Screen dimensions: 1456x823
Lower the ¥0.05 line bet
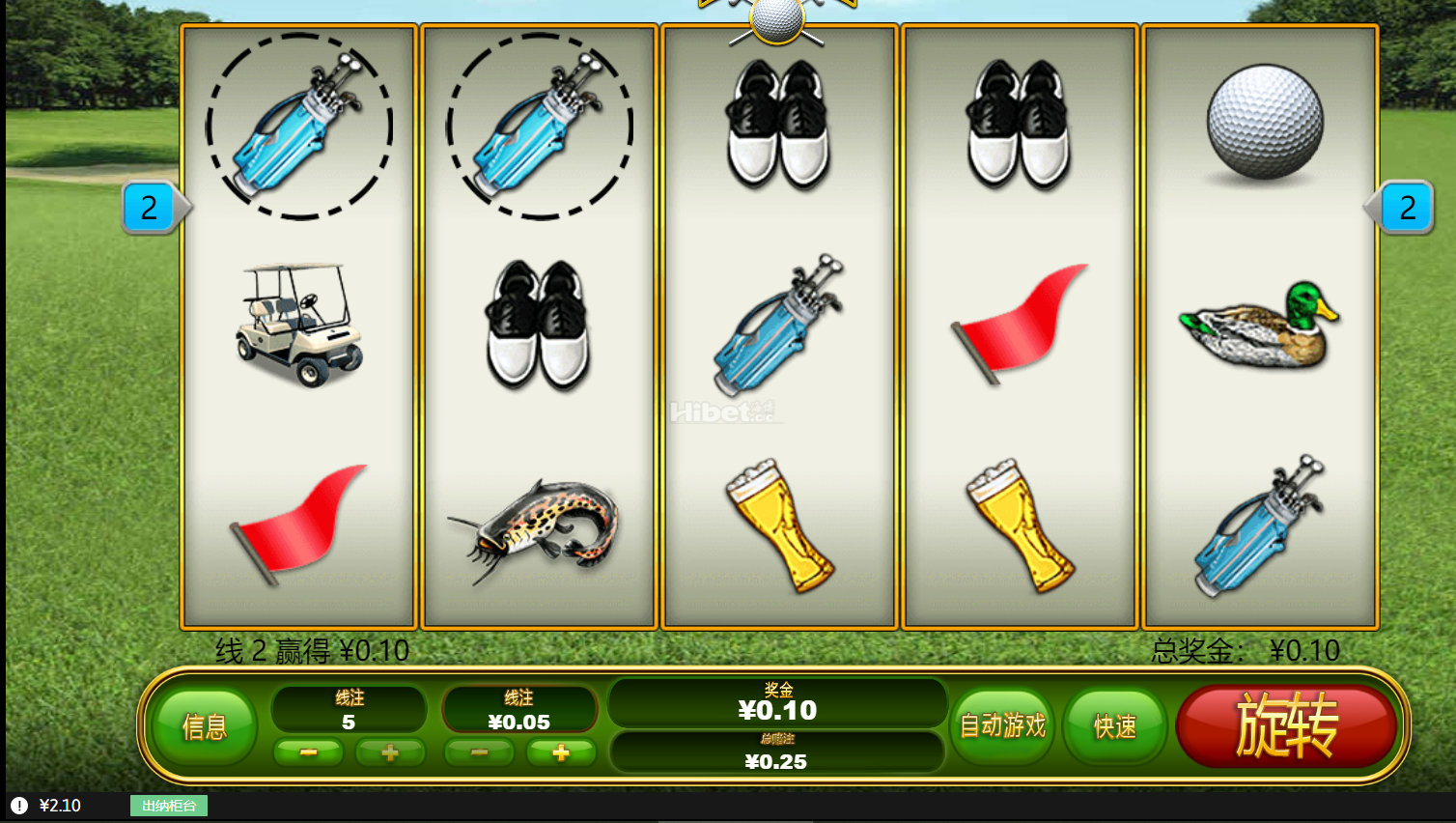tap(479, 752)
